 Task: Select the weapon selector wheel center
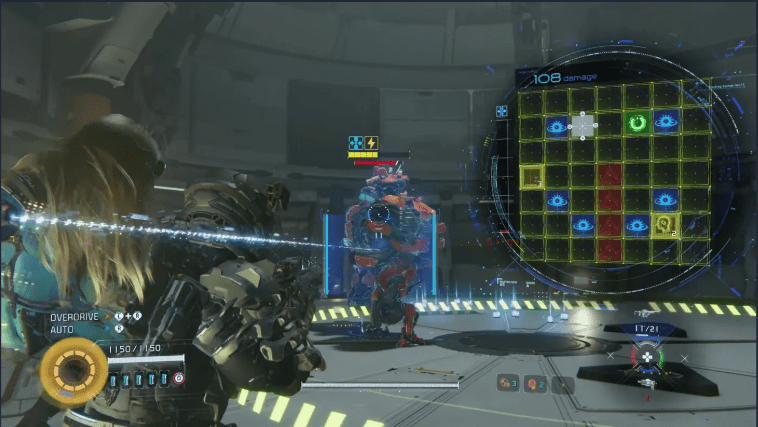pyautogui.click(x=646, y=355)
